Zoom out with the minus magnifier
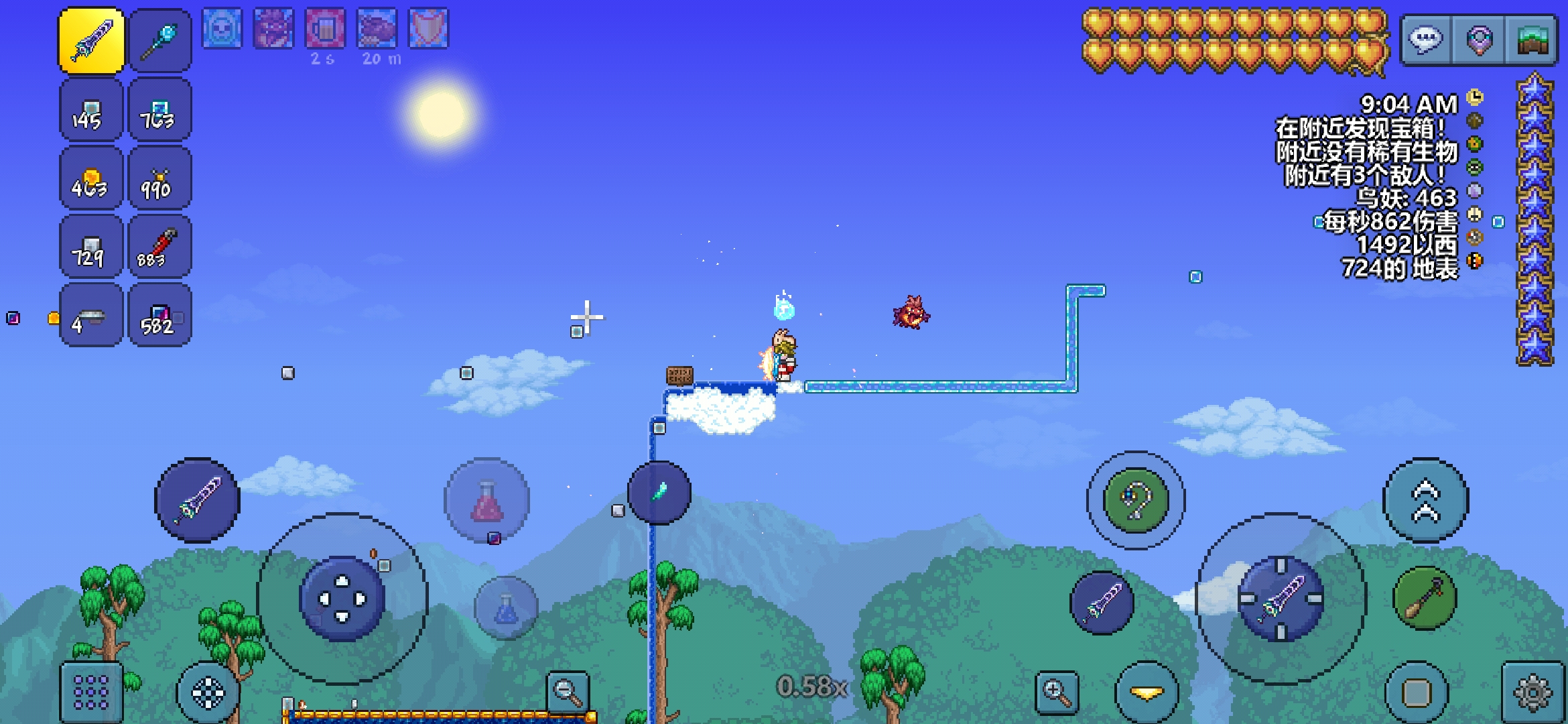Screen dimensions: 1568x724 point(568,692)
